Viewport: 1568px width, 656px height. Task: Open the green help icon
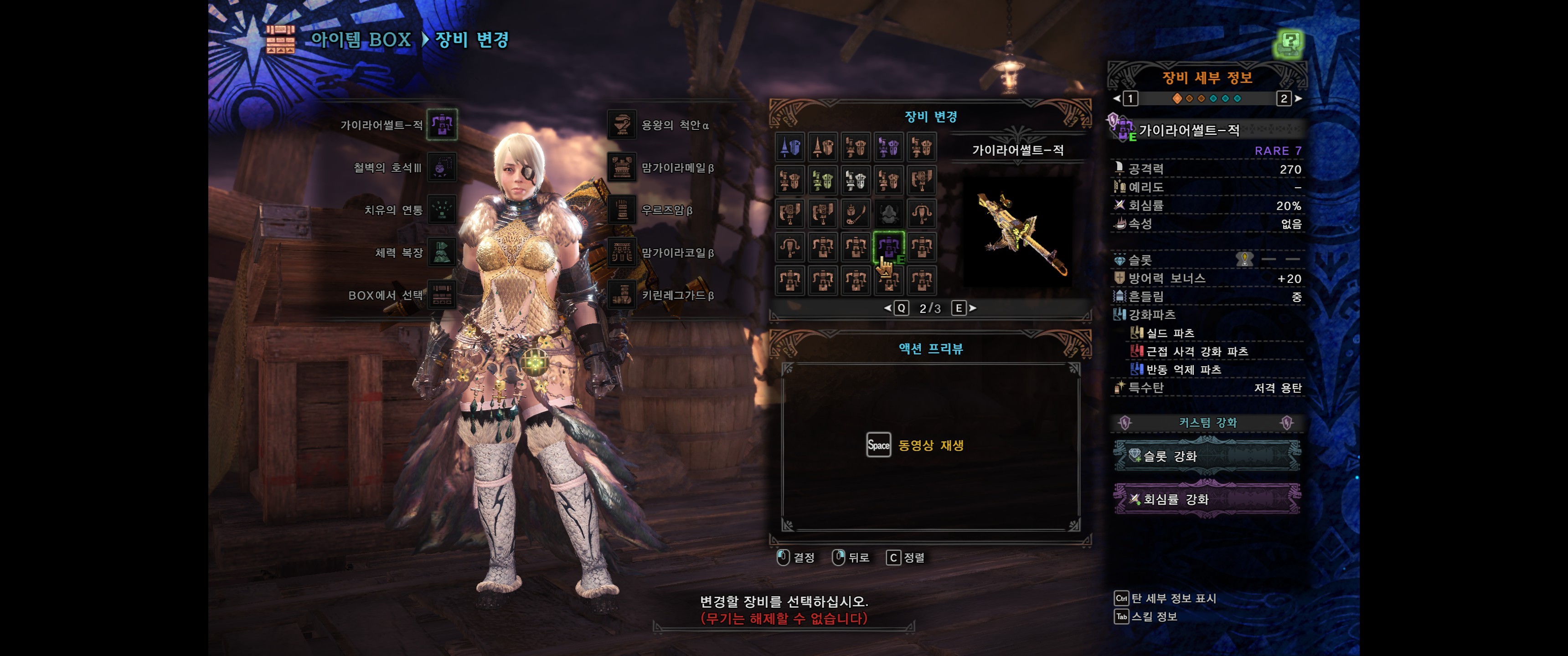click(1289, 44)
